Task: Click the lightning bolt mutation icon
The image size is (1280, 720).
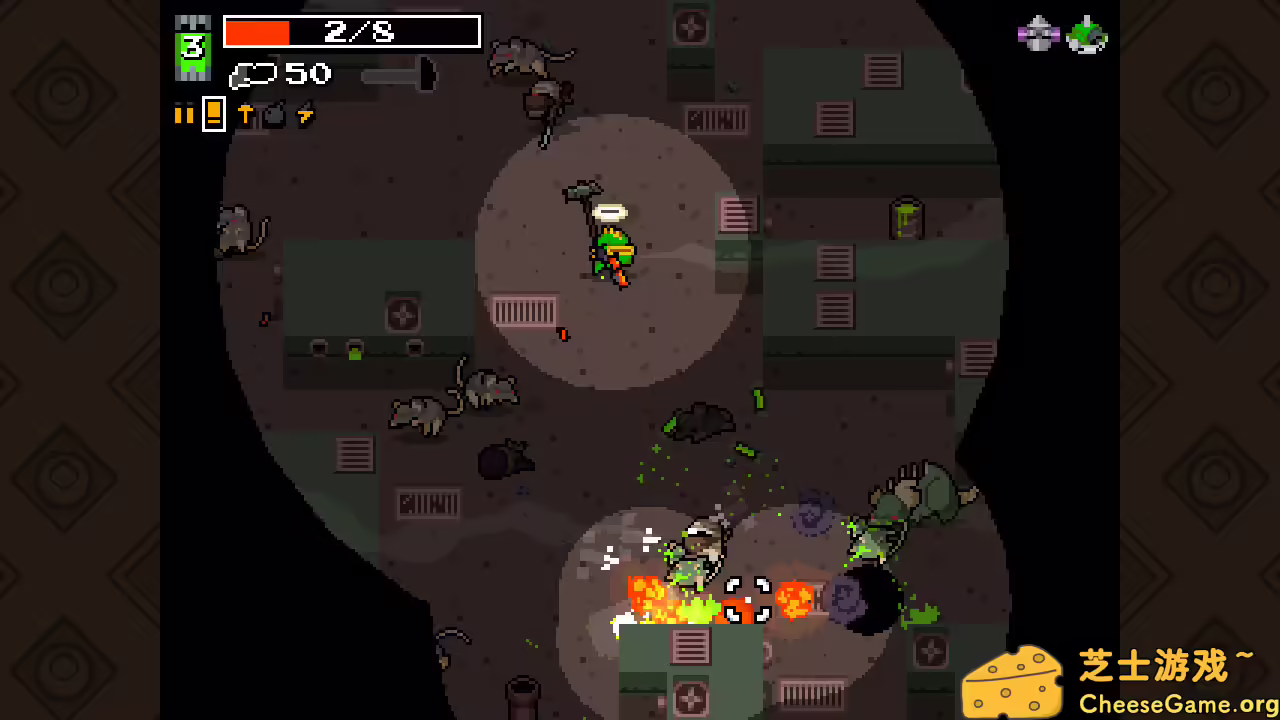Action: tap(303, 113)
